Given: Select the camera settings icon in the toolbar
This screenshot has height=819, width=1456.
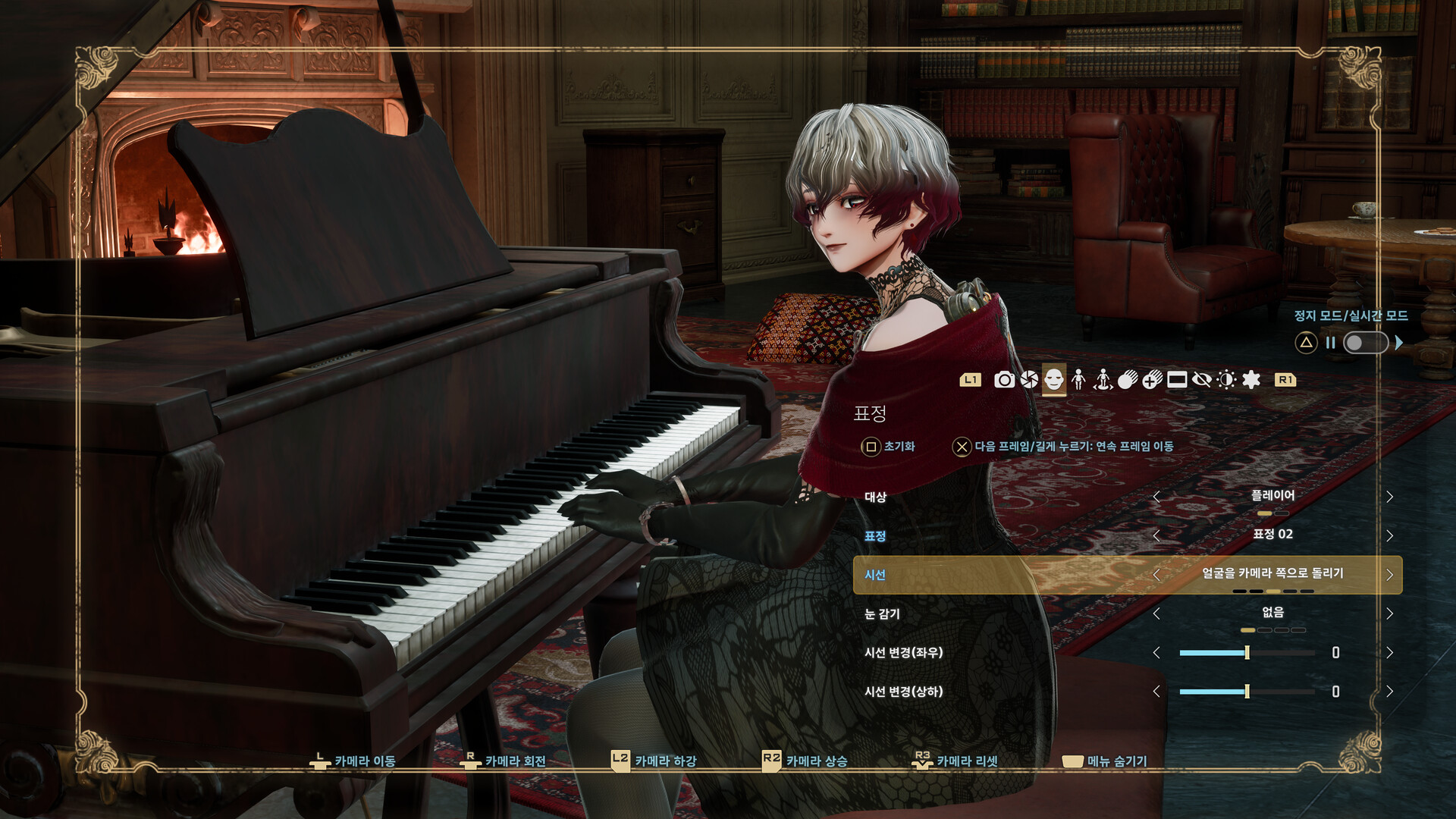Looking at the screenshot, I should pos(1006,381).
